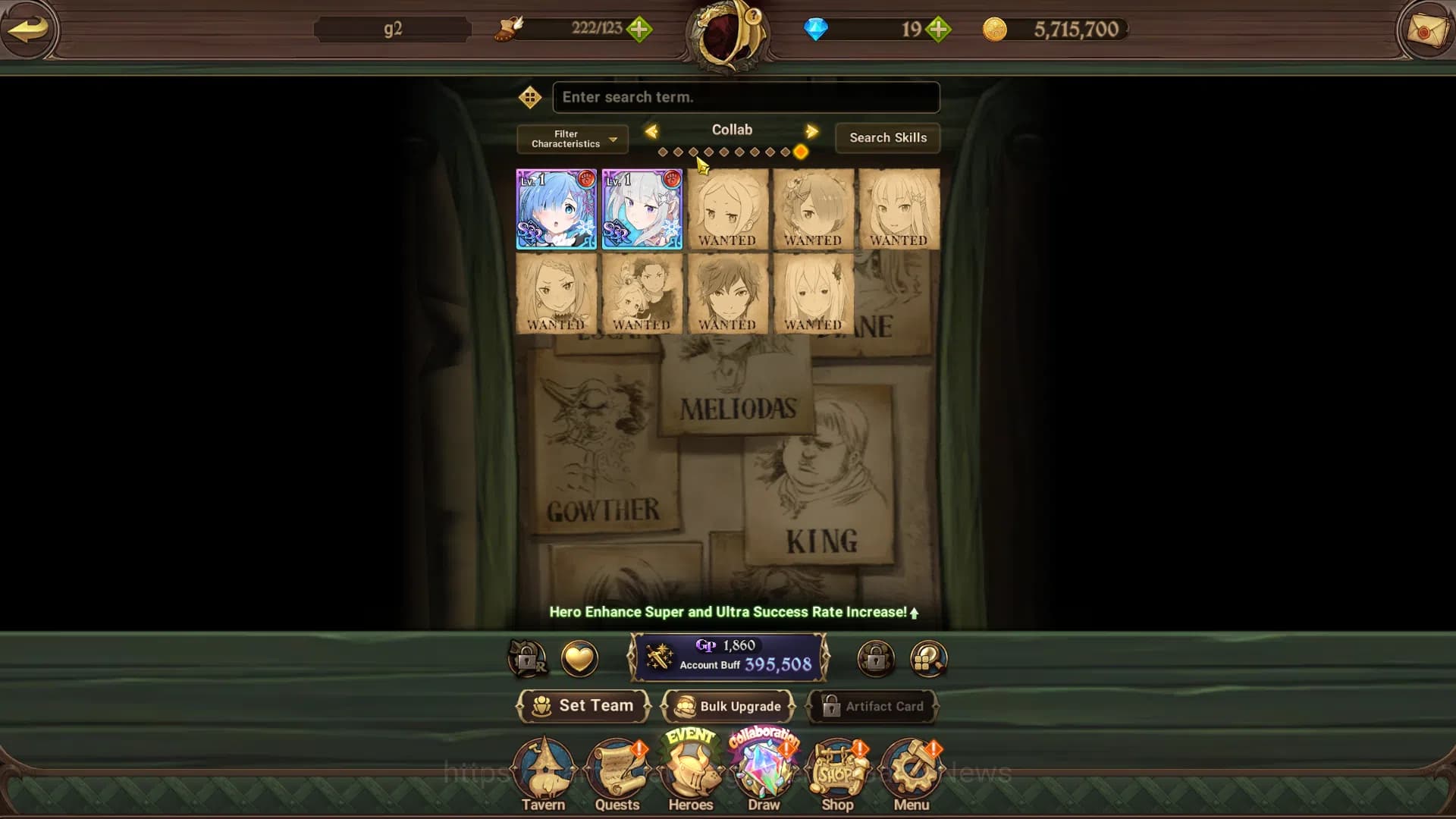Select the Rem SSR hero card

[557, 209]
